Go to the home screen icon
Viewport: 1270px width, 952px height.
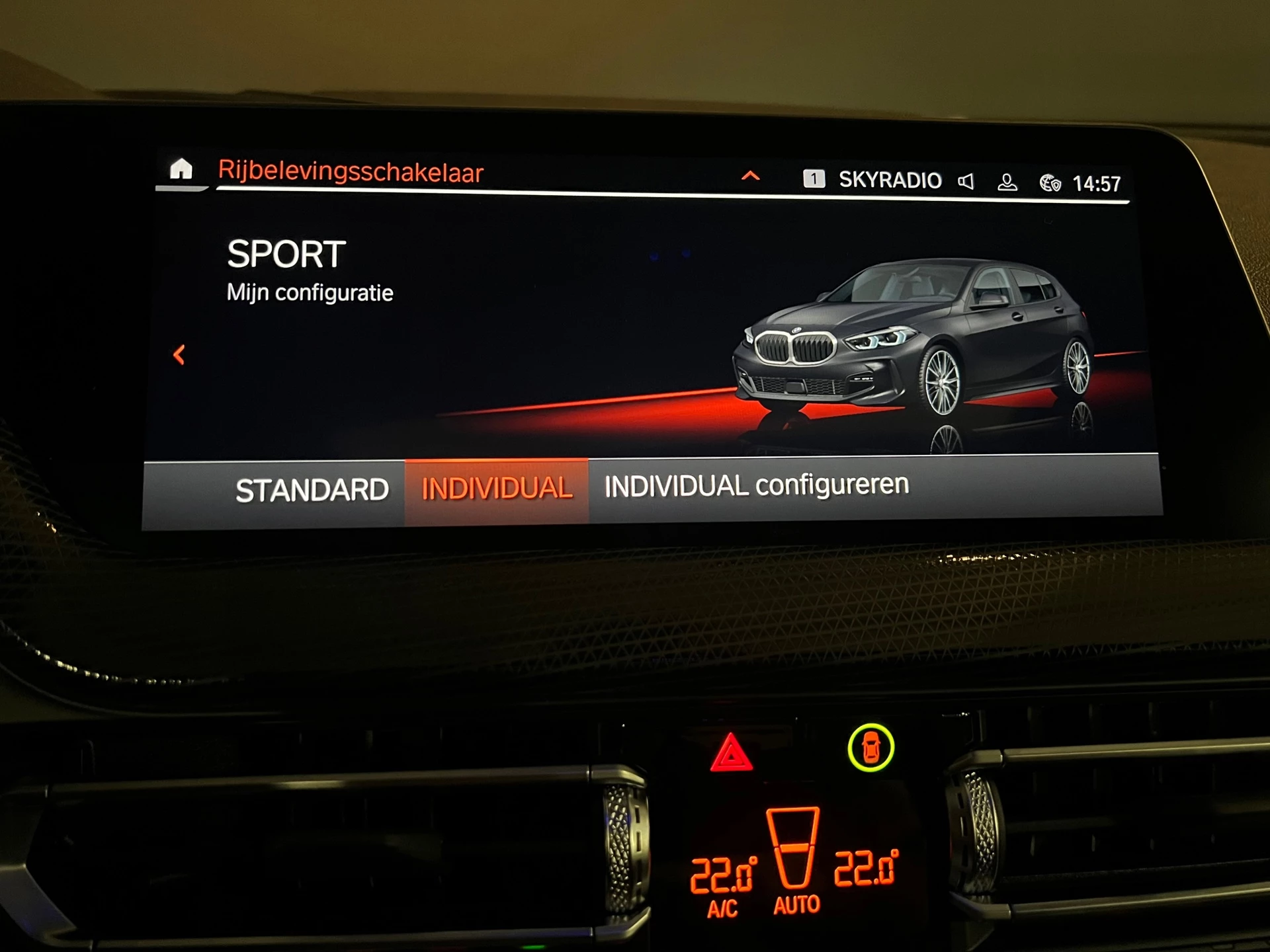pyautogui.click(x=181, y=170)
